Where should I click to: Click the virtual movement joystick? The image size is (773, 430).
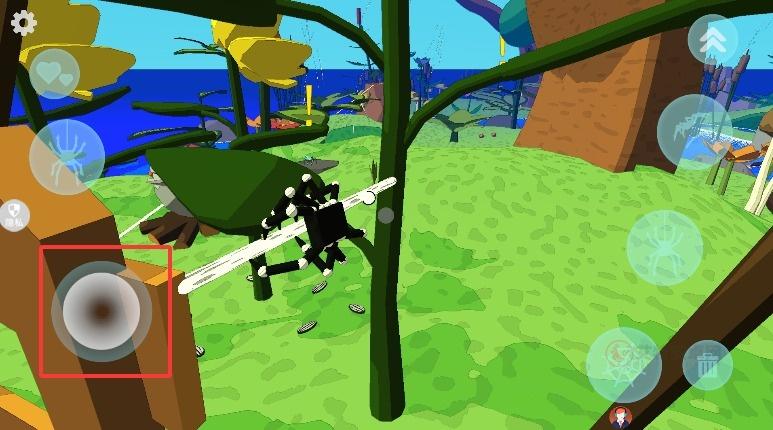102,312
